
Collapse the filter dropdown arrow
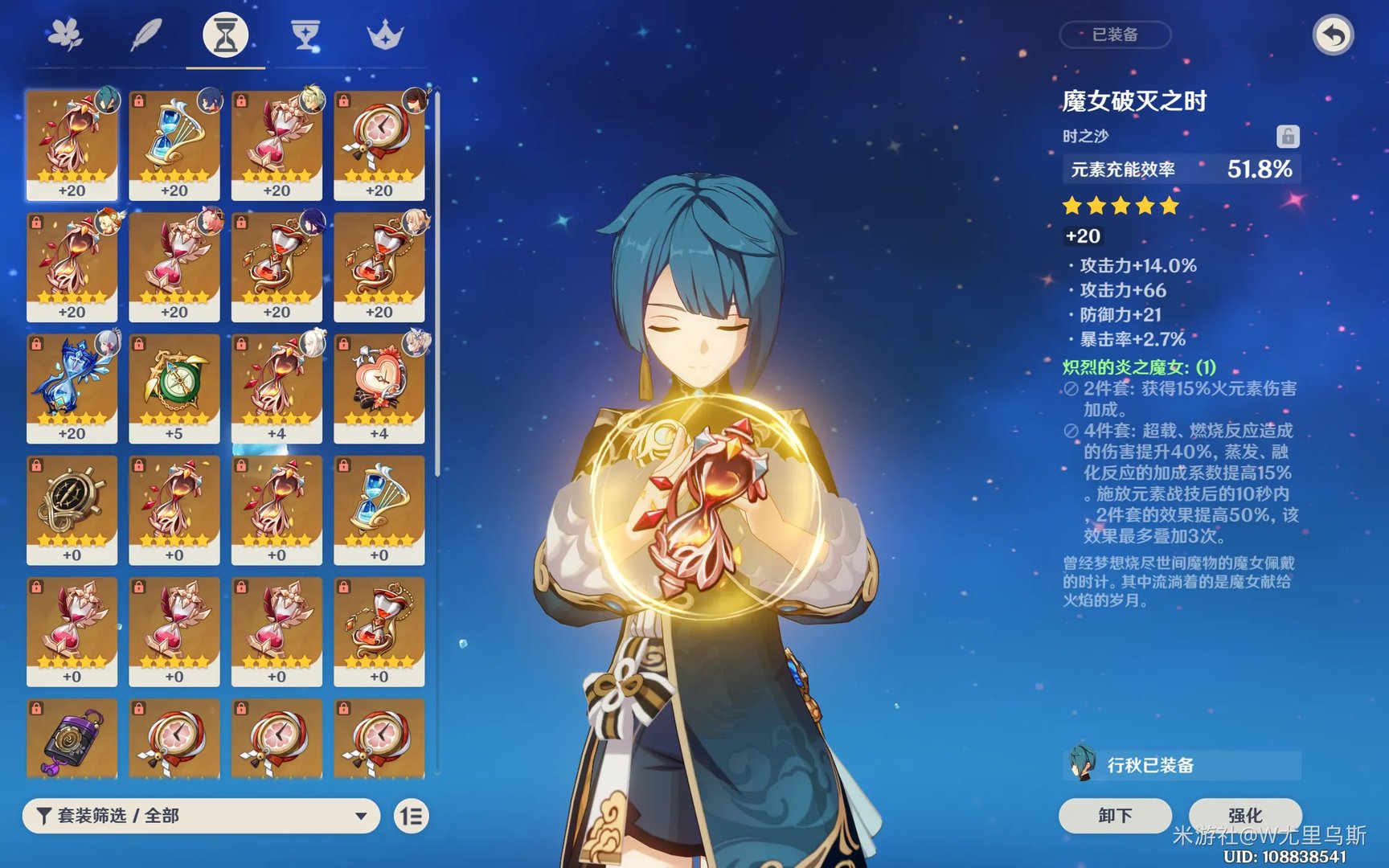[x=360, y=815]
